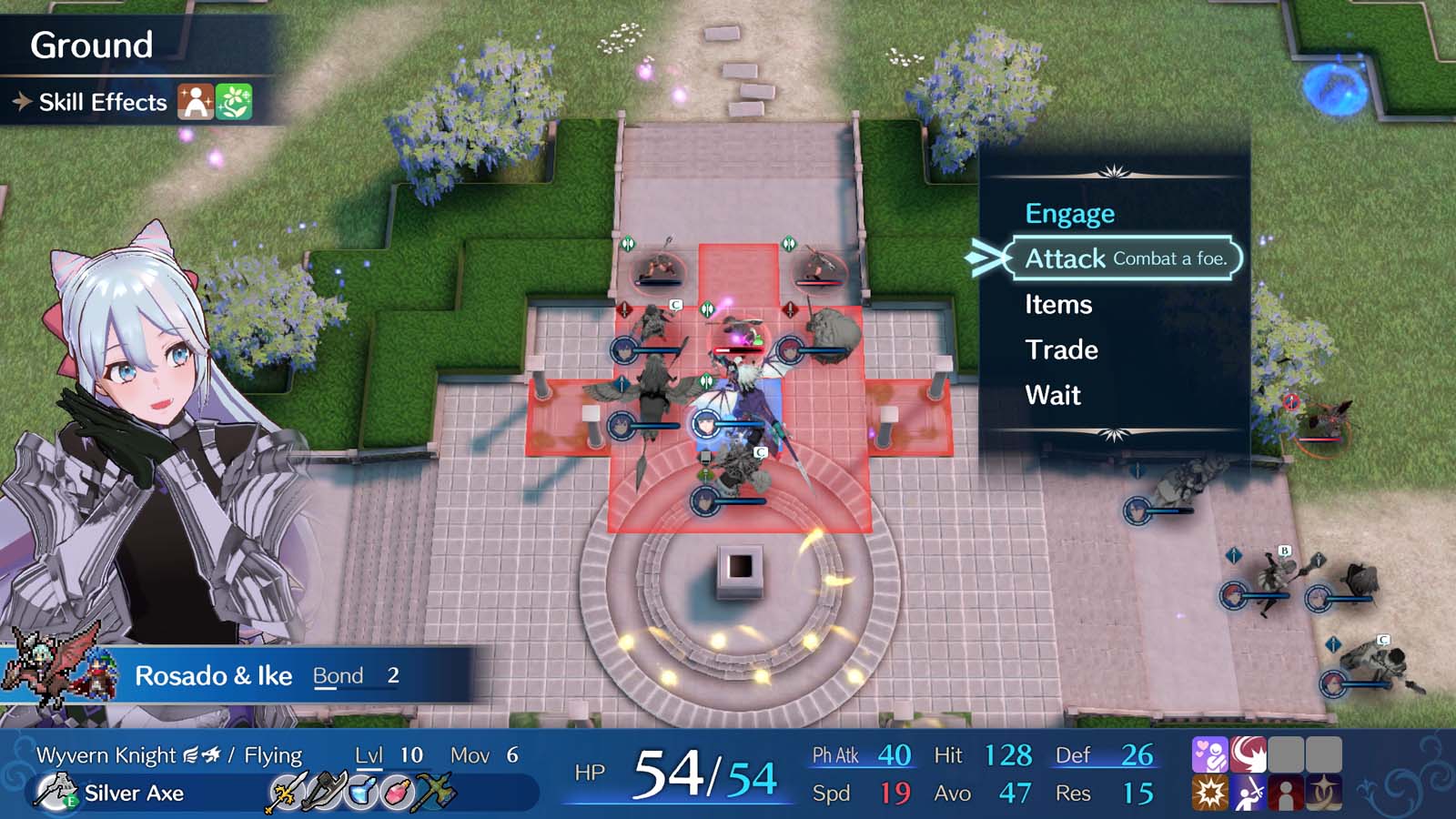
Task: Choose the blue elixir item icon
Action: pyautogui.click(x=363, y=791)
